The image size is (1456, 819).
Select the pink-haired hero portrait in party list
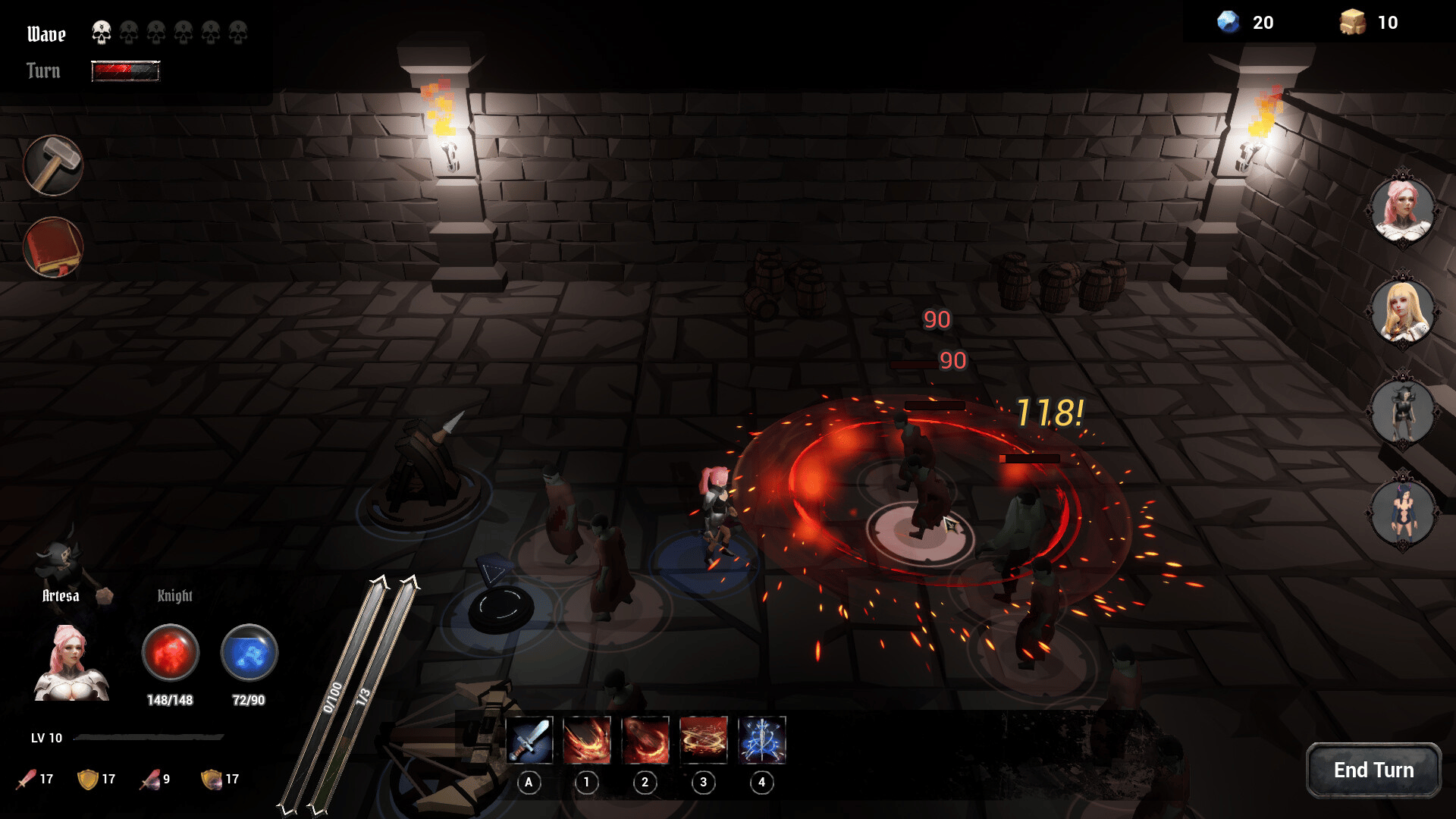tap(1403, 209)
